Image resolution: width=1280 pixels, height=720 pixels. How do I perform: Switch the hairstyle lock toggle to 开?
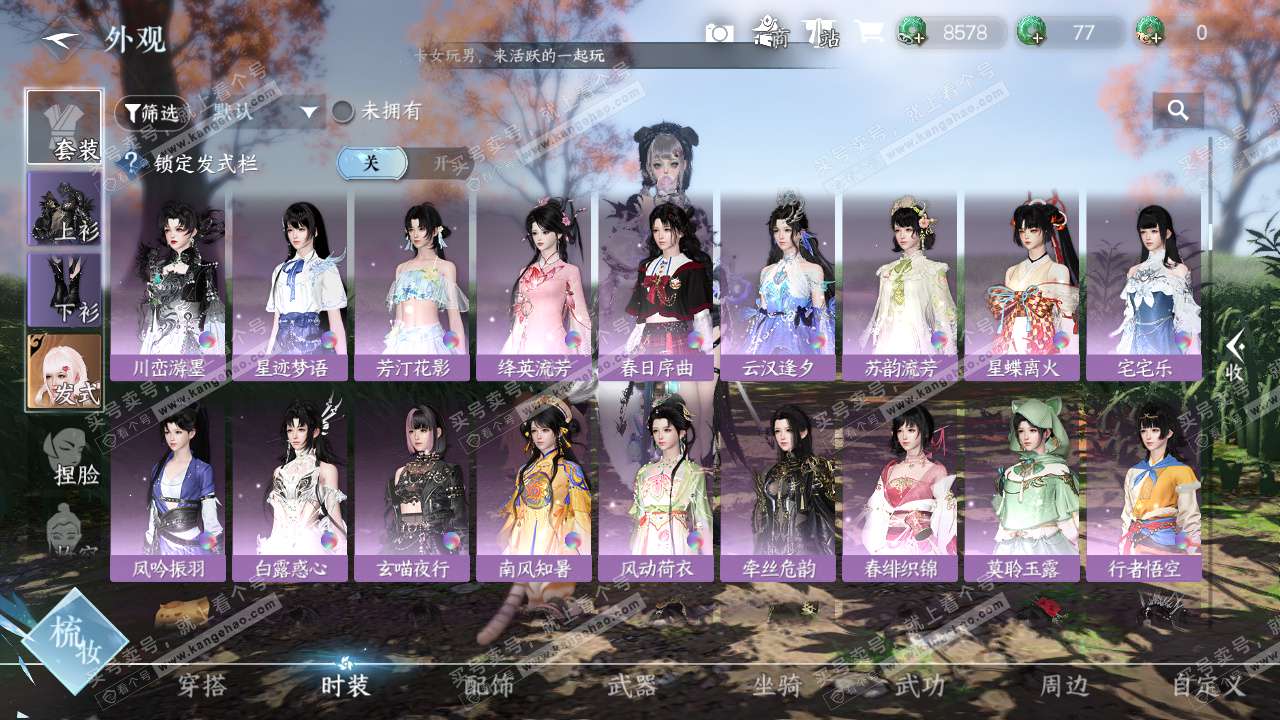tap(439, 163)
